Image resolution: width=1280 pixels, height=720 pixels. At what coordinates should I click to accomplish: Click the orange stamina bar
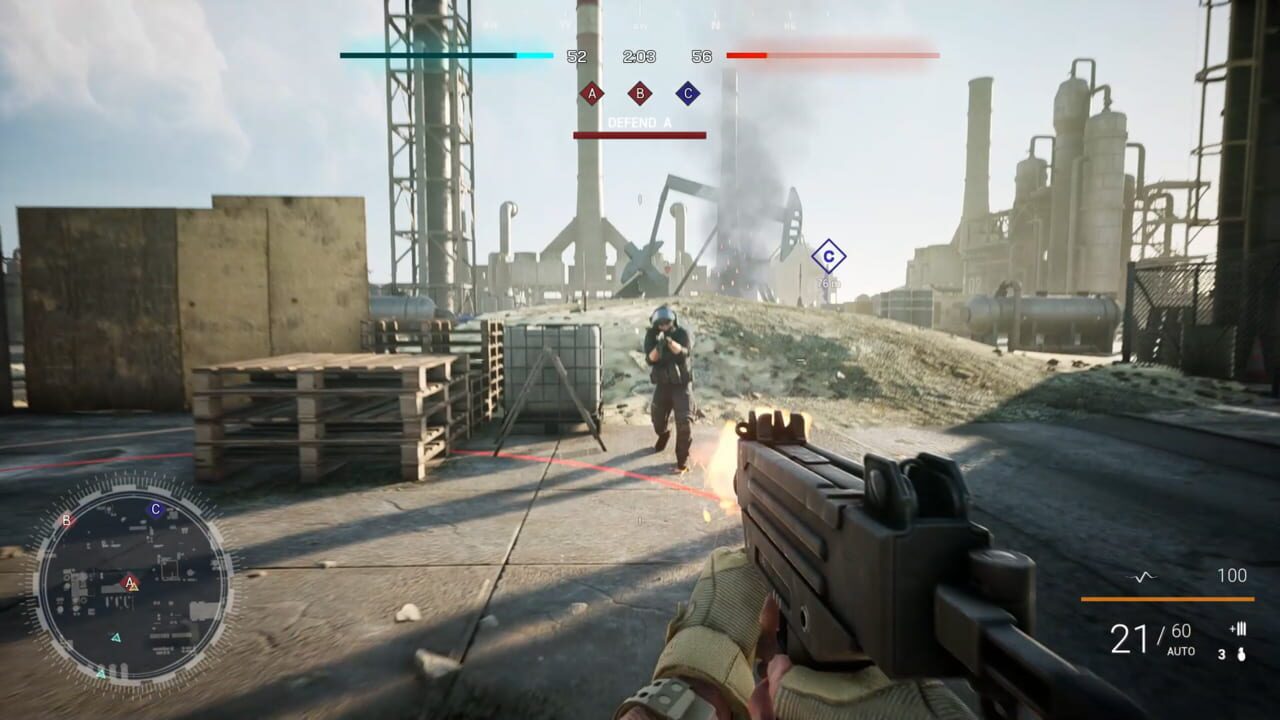coord(1167,599)
